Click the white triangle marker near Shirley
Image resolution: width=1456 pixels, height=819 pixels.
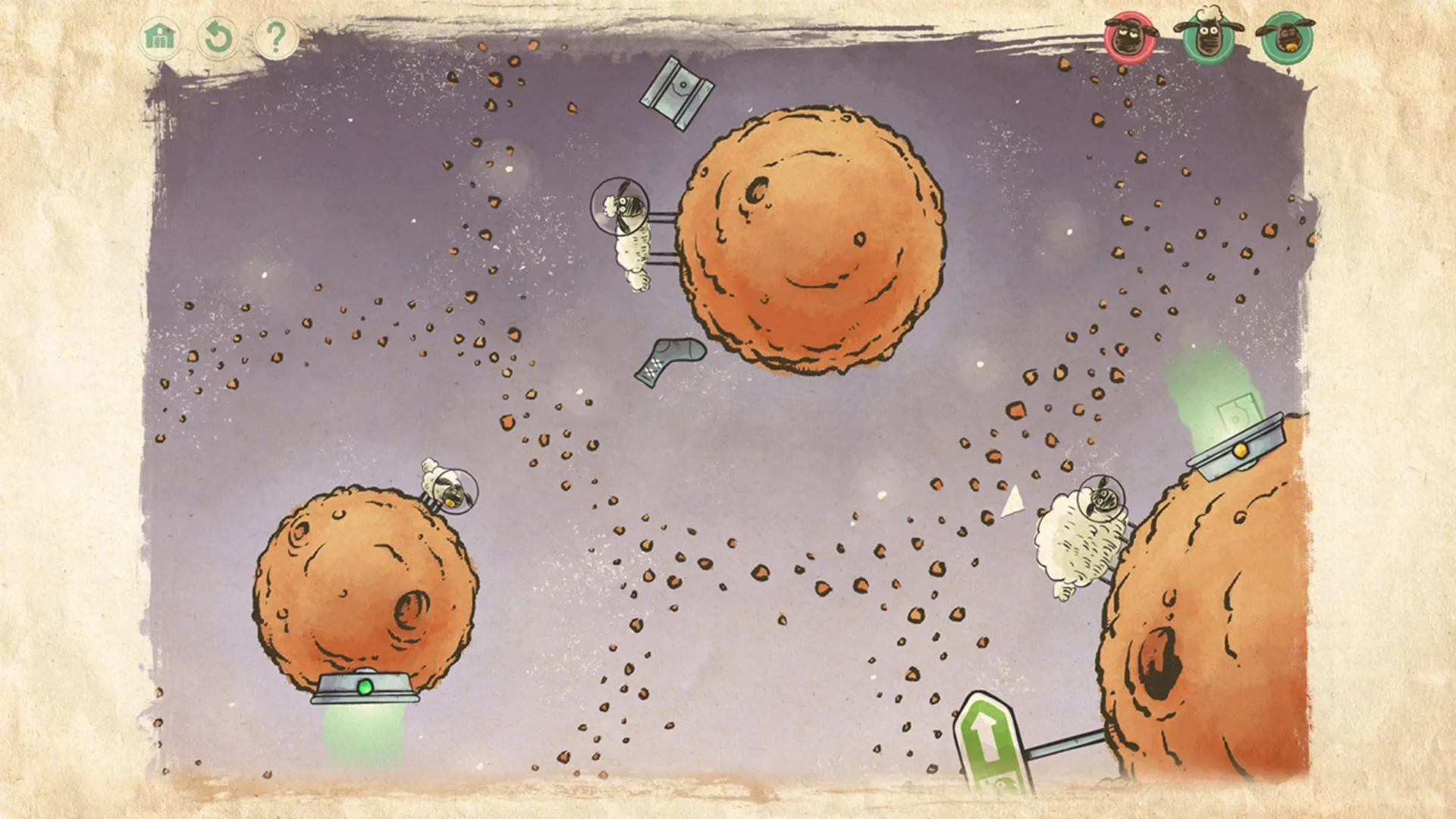coord(1012,500)
